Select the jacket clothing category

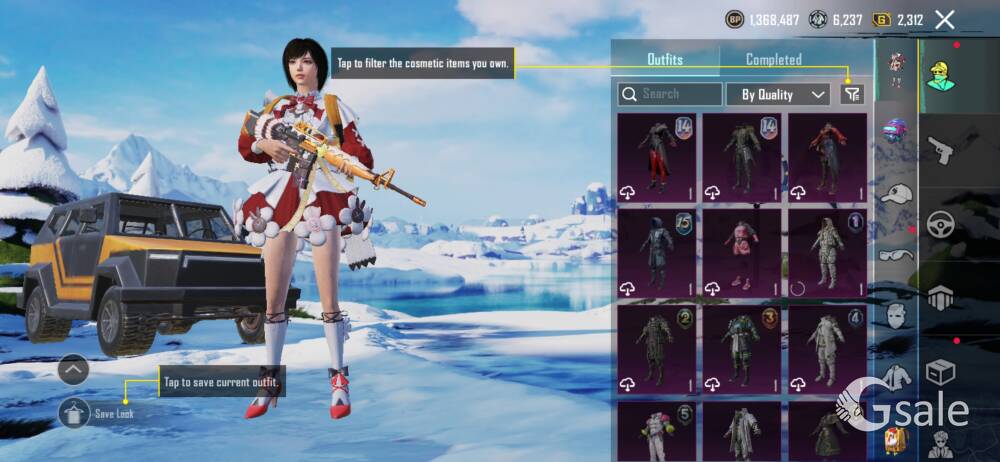(896, 377)
